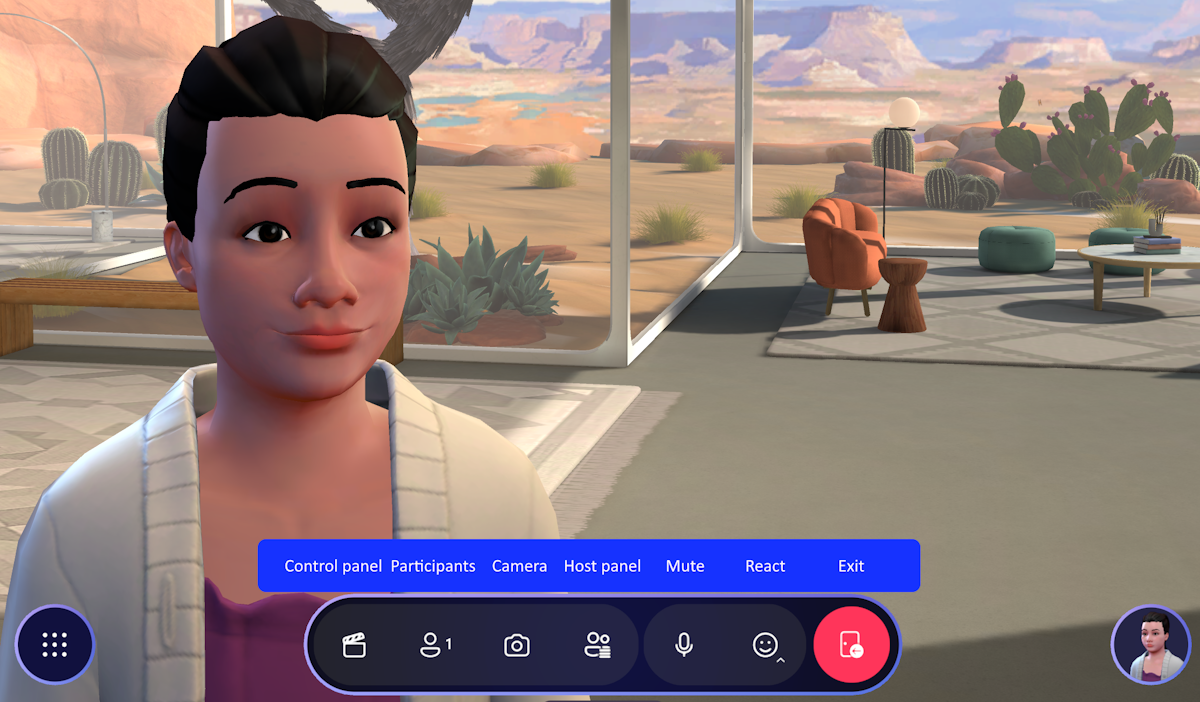
Task: Click the red Exit button
Action: 851,646
